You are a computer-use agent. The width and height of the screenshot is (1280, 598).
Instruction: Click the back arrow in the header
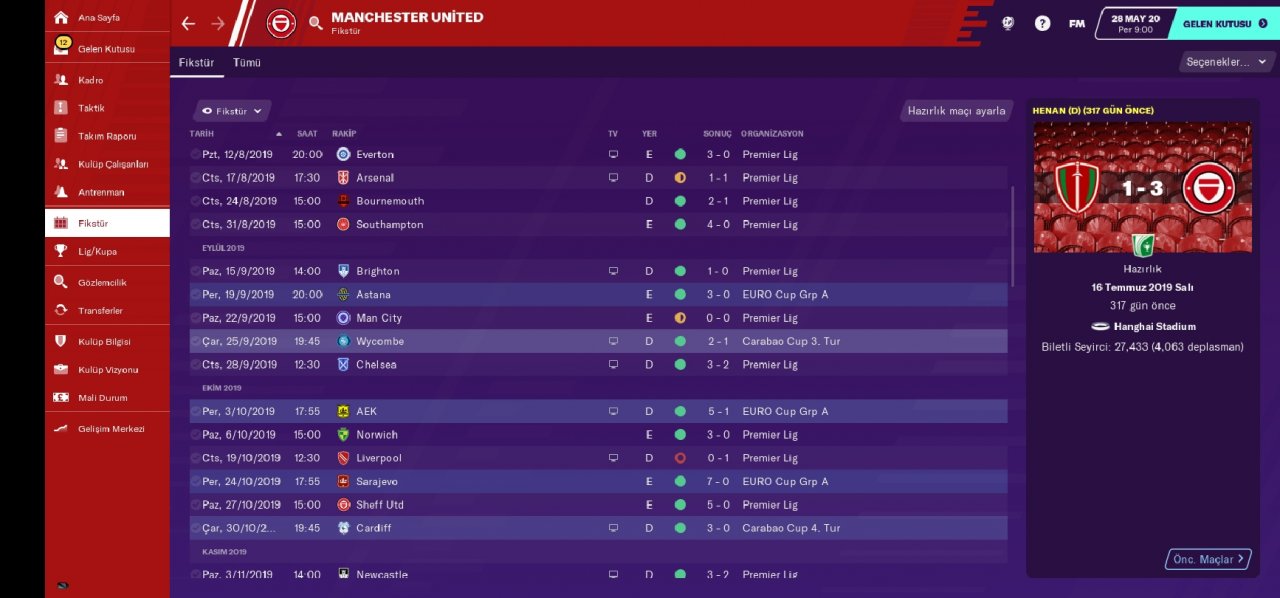coord(188,23)
